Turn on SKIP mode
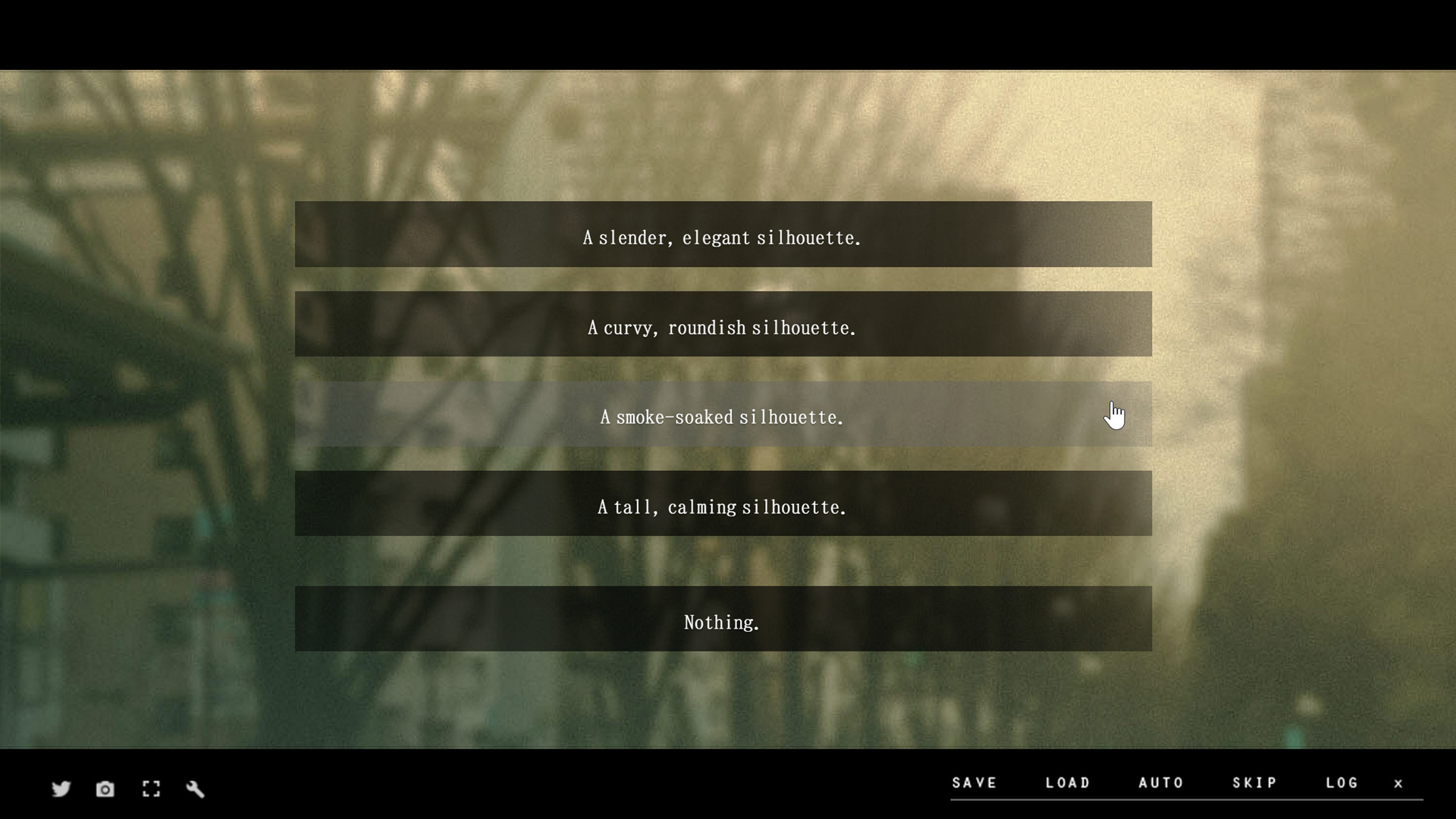 [1255, 783]
